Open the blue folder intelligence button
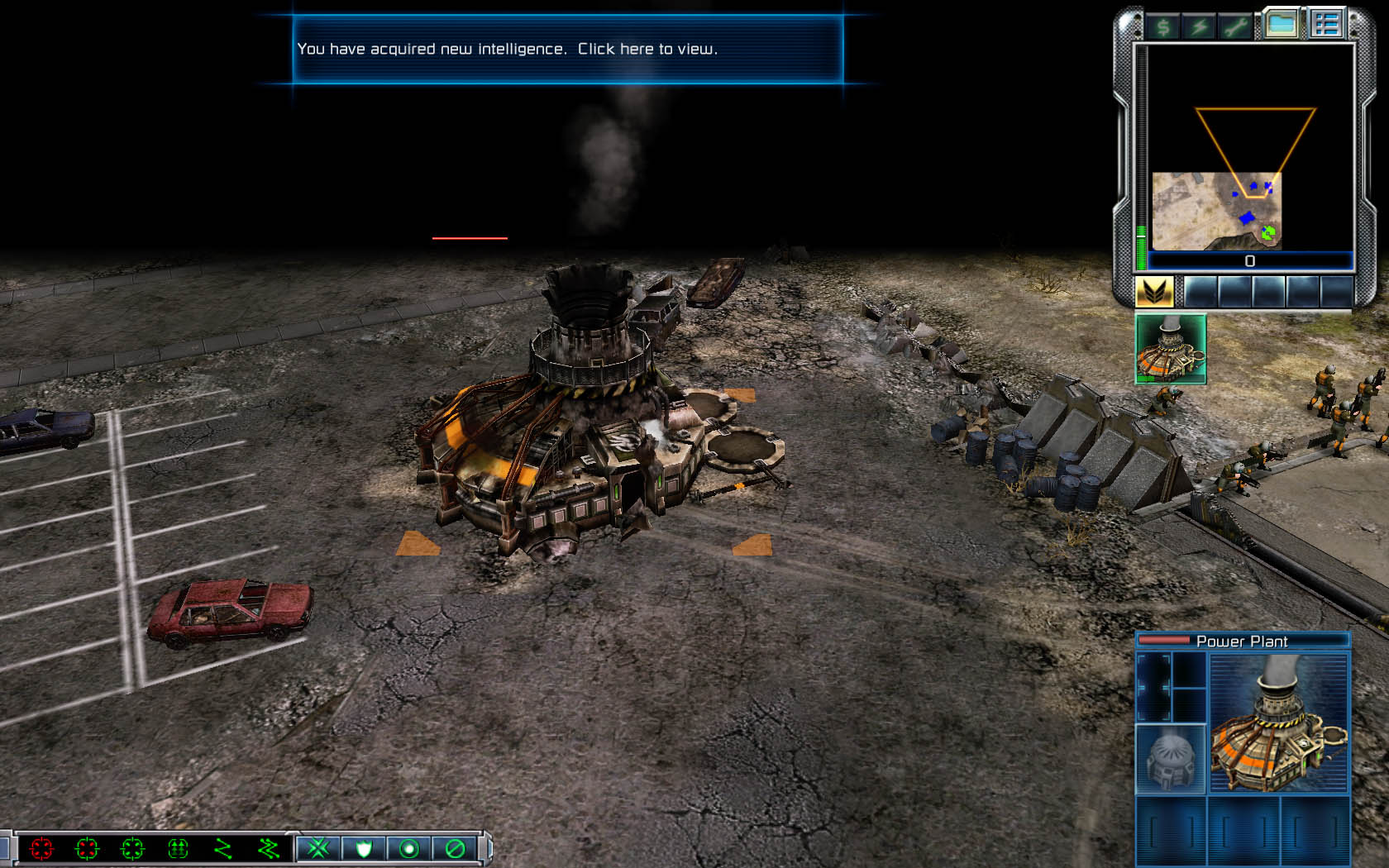The width and height of the screenshot is (1389, 868). tap(1281, 25)
